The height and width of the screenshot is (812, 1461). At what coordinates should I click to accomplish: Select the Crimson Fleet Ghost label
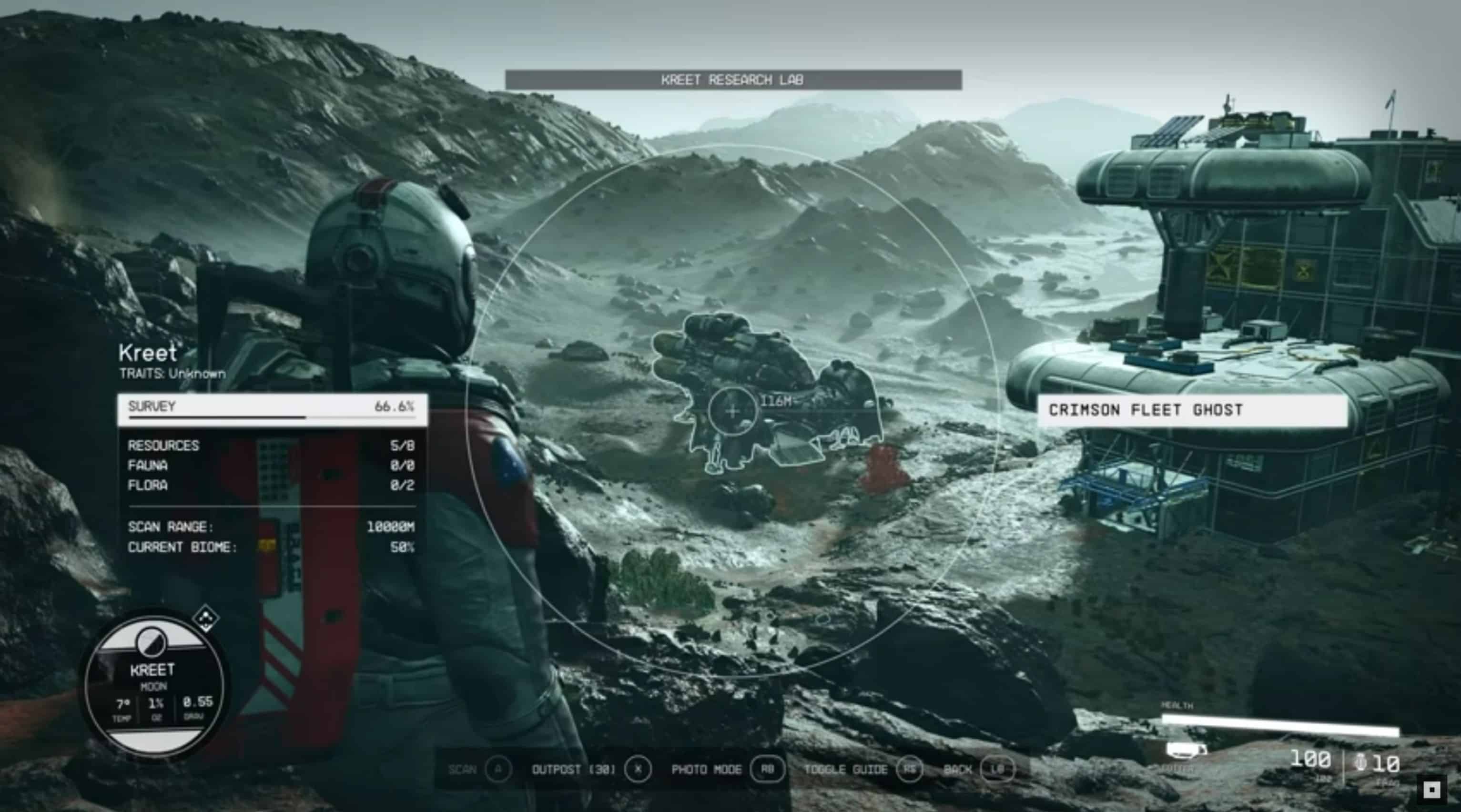click(1192, 410)
